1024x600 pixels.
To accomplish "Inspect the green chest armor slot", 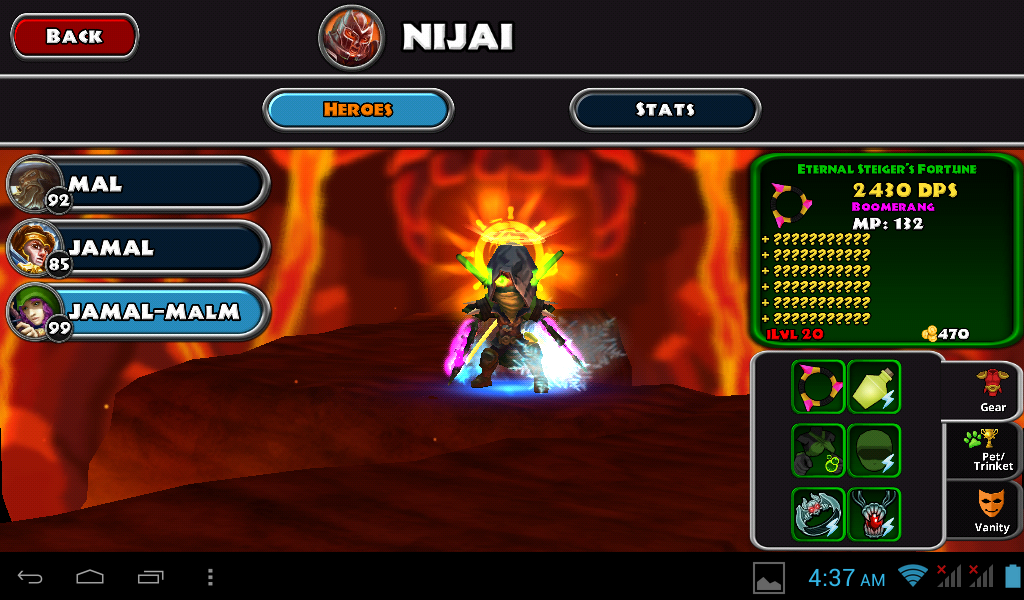I will tap(818, 450).
